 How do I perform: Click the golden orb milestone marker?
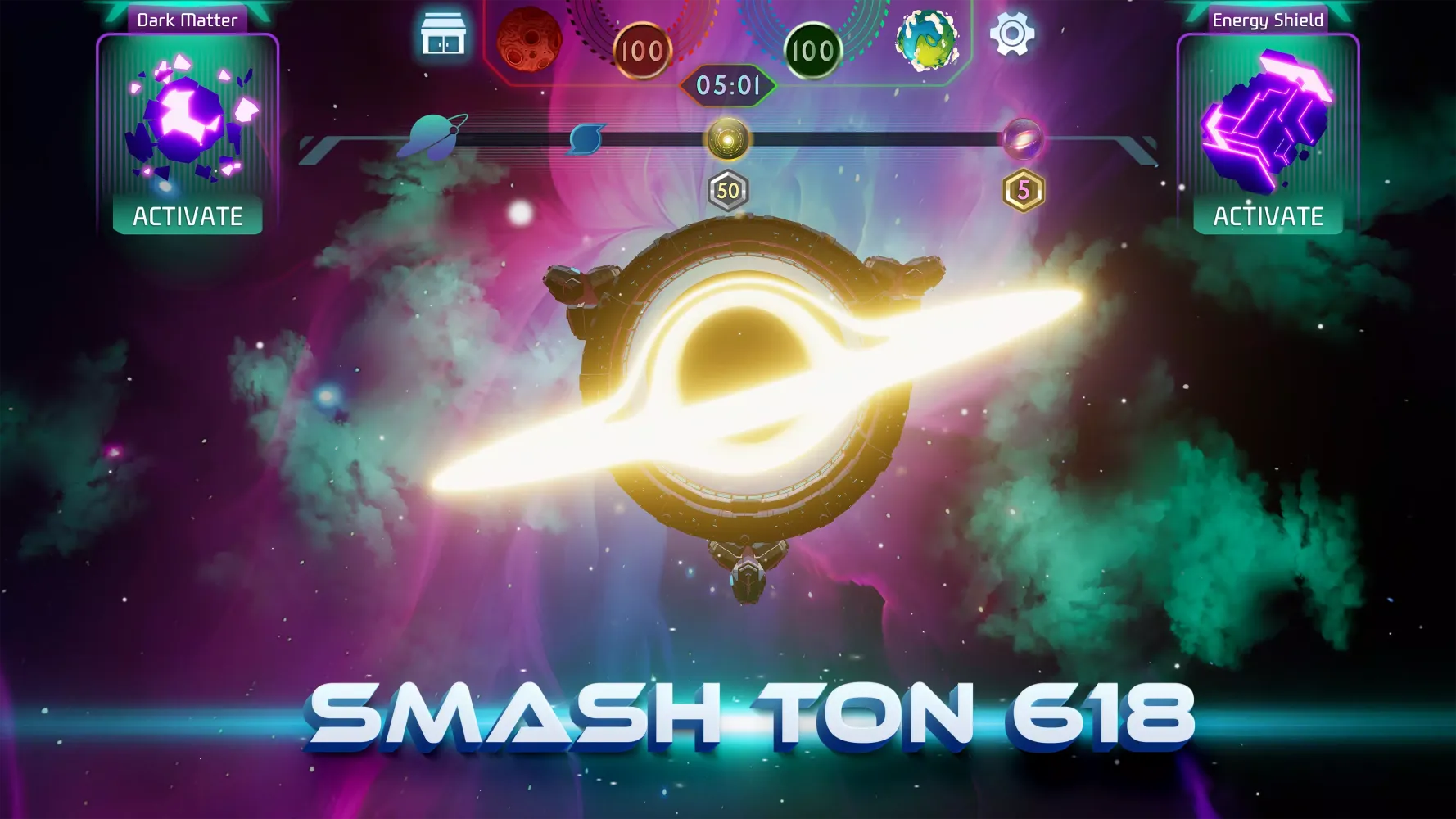click(x=727, y=138)
